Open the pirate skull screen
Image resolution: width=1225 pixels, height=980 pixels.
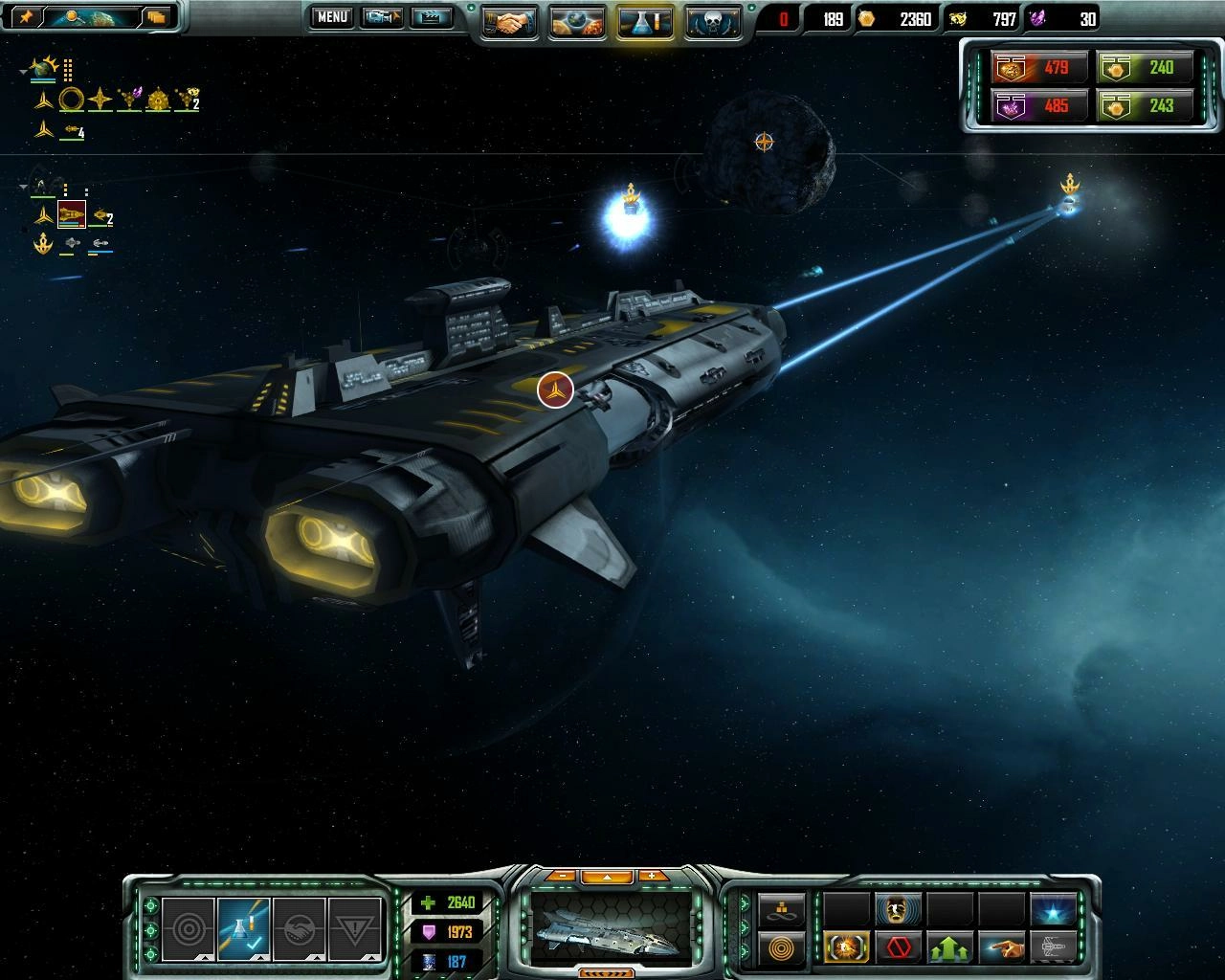[712, 21]
